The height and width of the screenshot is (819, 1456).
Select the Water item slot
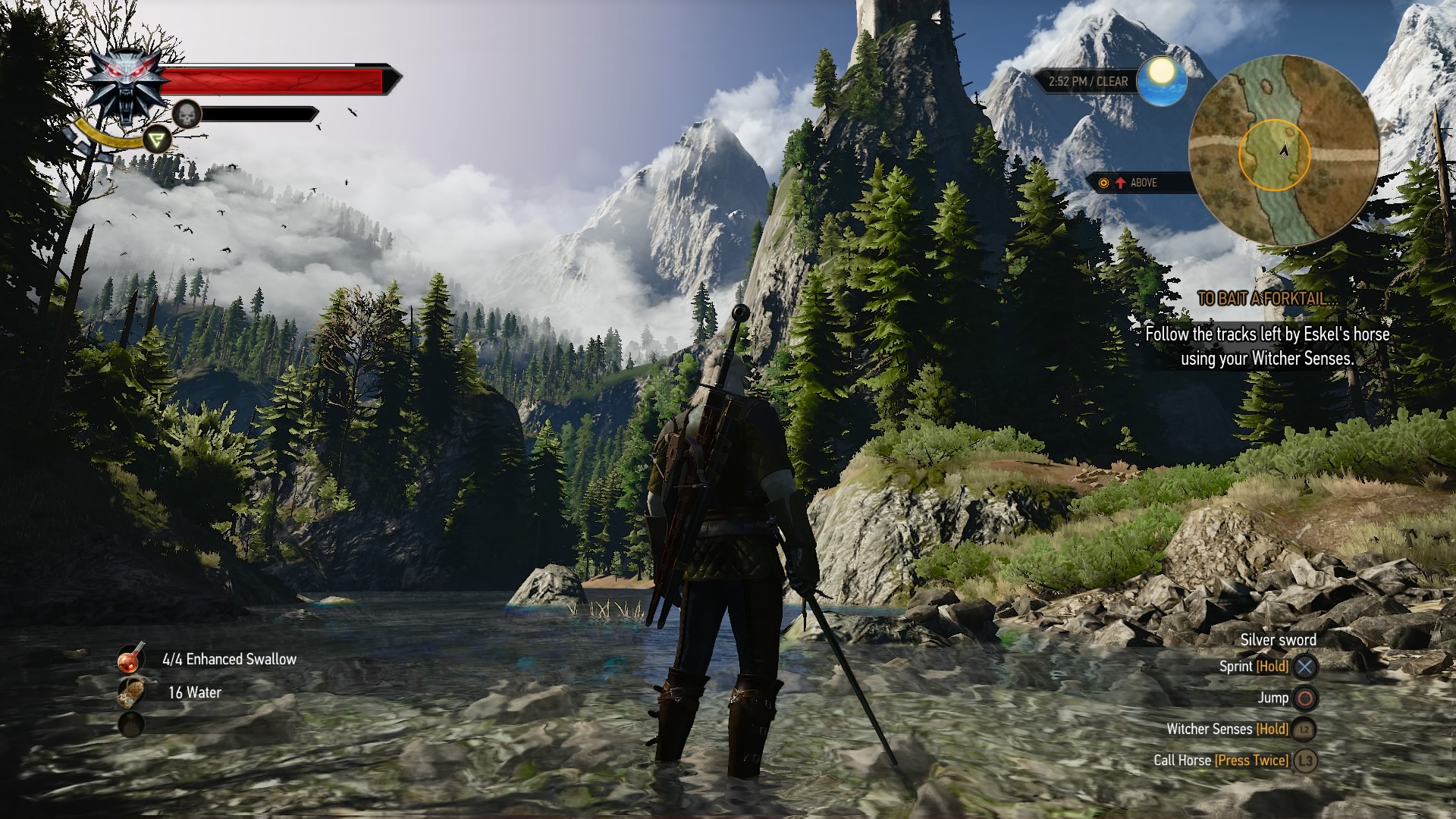point(131,692)
